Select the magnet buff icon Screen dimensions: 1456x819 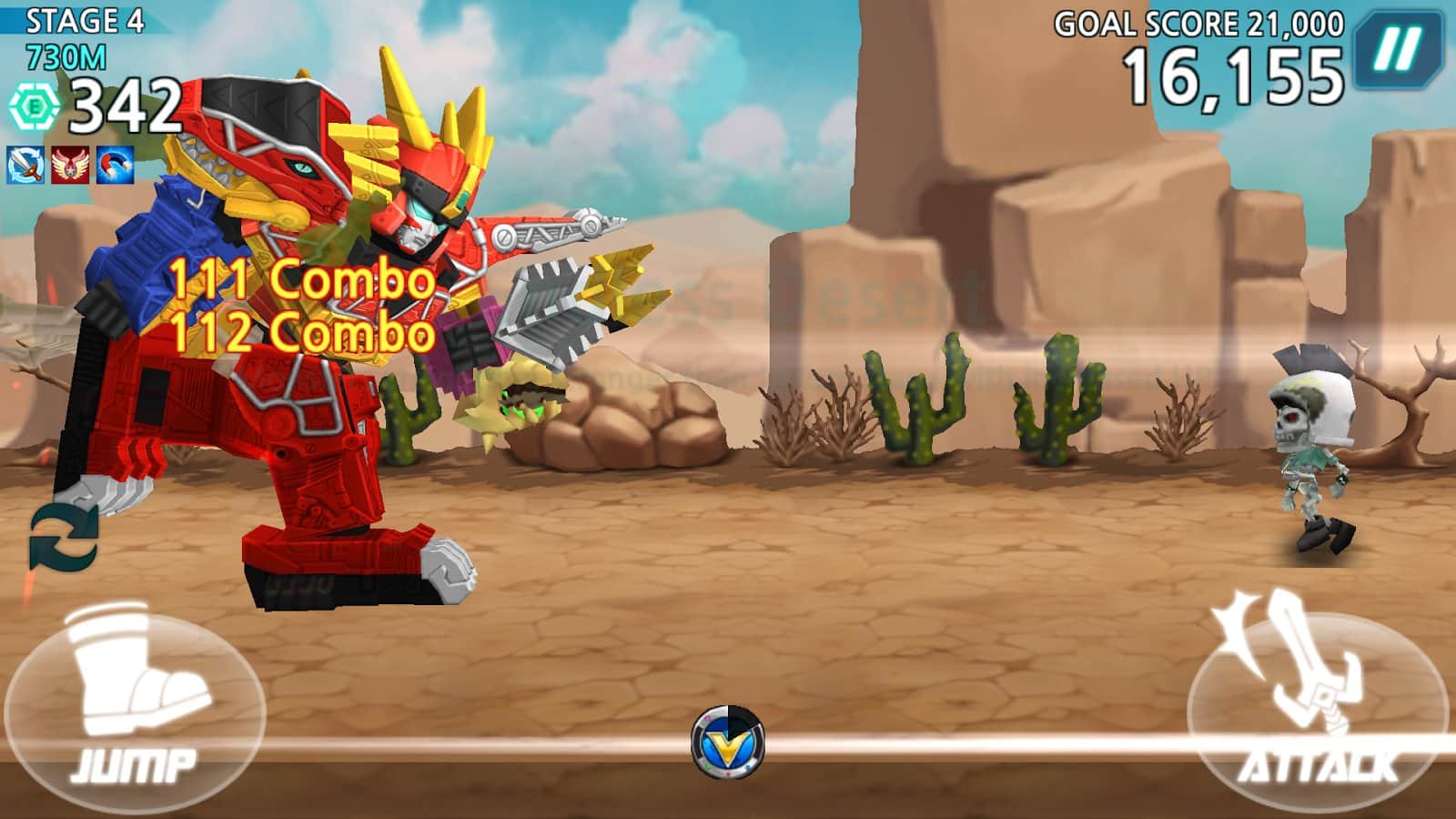(x=116, y=165)
